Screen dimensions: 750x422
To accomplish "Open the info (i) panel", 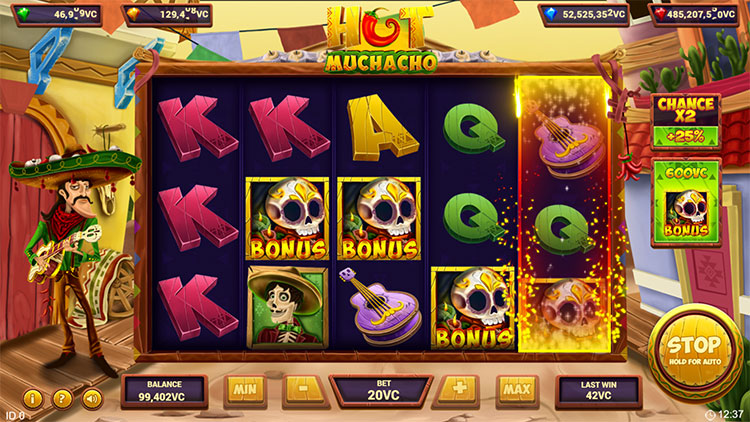I will click(33, 399).
